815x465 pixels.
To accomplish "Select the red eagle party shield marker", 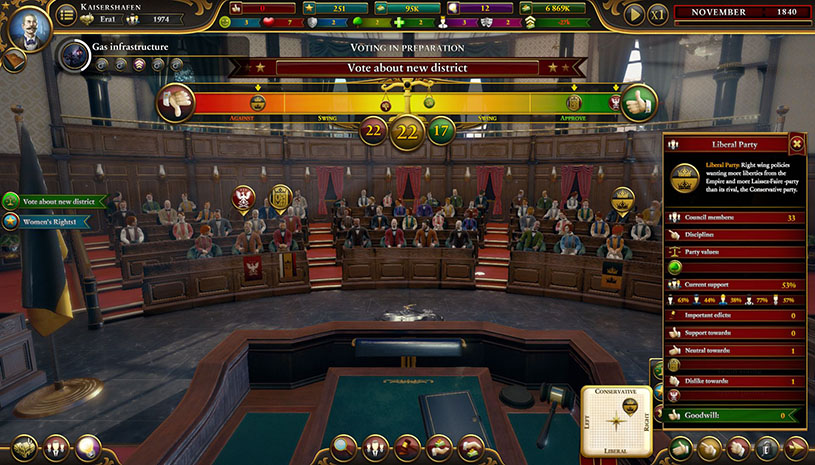I will (x=243, y=197).
